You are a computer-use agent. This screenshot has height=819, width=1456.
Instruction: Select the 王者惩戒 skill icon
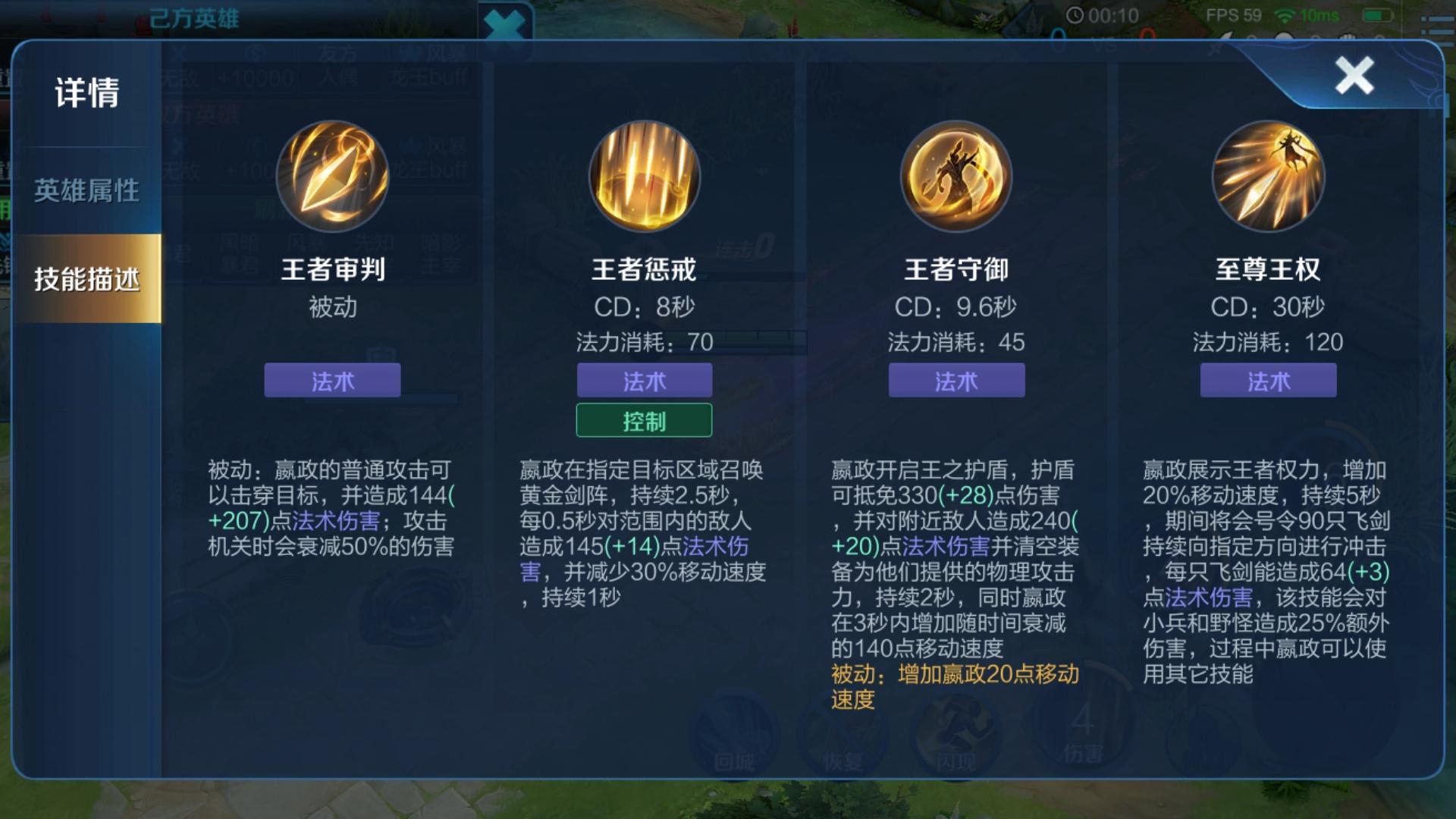tap(645, 176)
